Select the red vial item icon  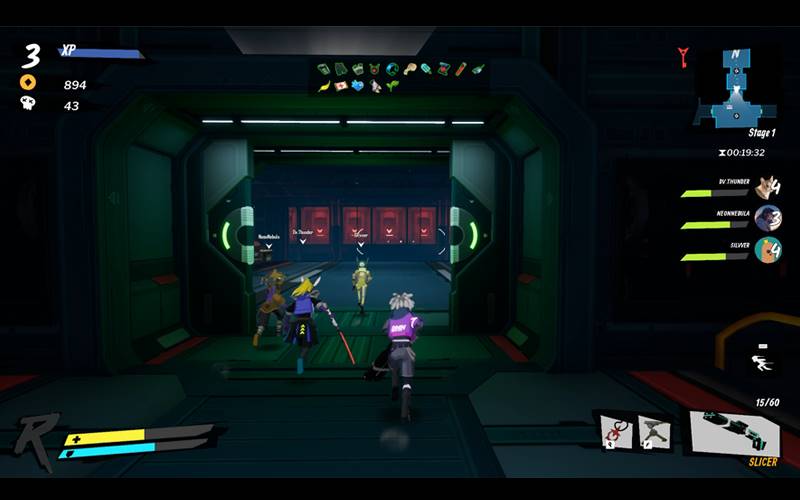pos(461,69)
